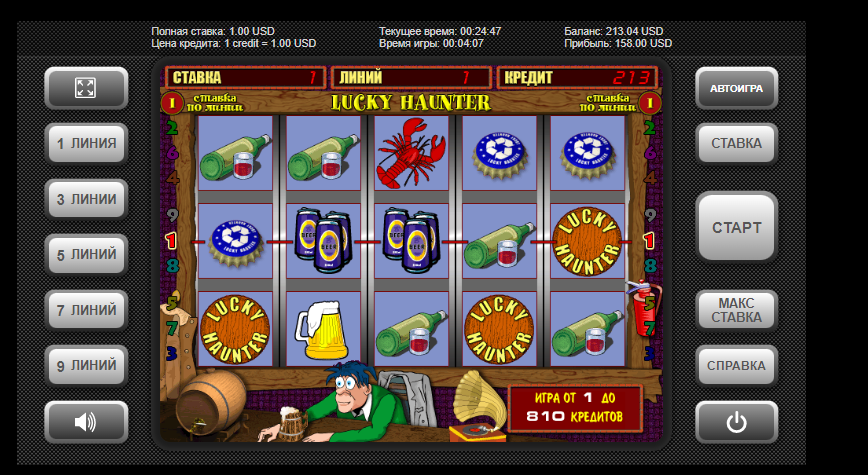Toggle sound with the speaker button
Image resolution: width=868 pixels, height=475 pixels.
(86, 422)
